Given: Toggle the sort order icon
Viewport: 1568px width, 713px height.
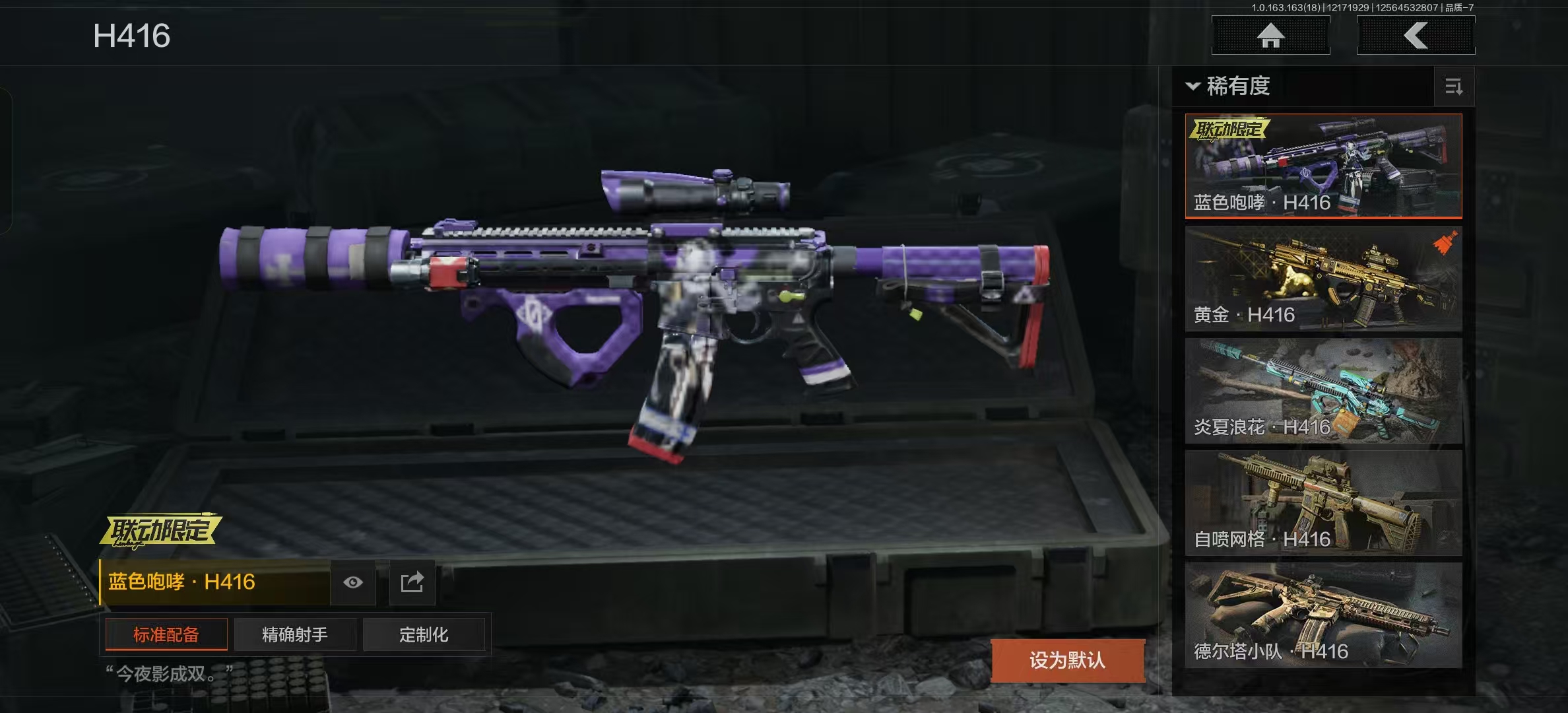Looking at the screenshot, I should (1454, 86).
